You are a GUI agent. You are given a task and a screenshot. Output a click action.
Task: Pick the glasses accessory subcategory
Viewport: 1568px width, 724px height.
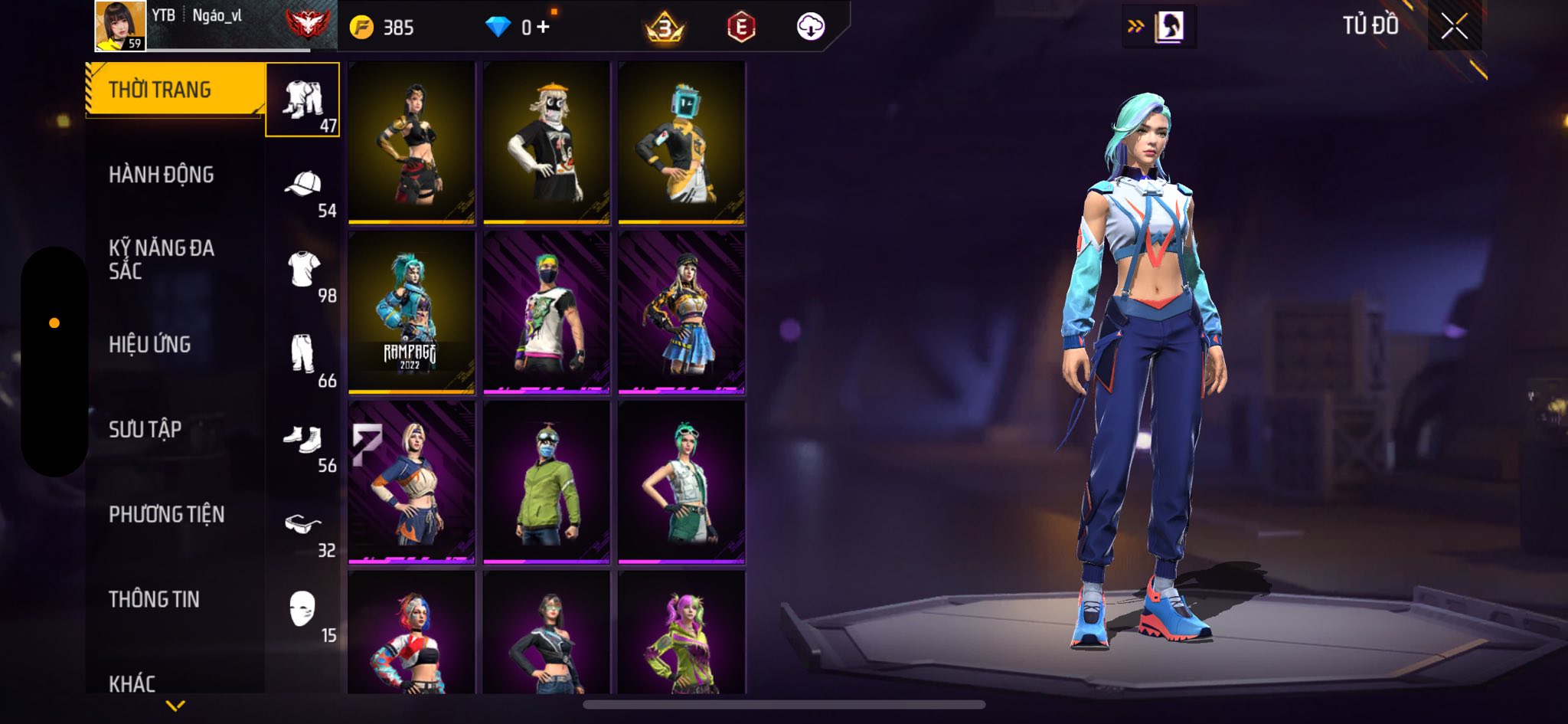(303, 526)
